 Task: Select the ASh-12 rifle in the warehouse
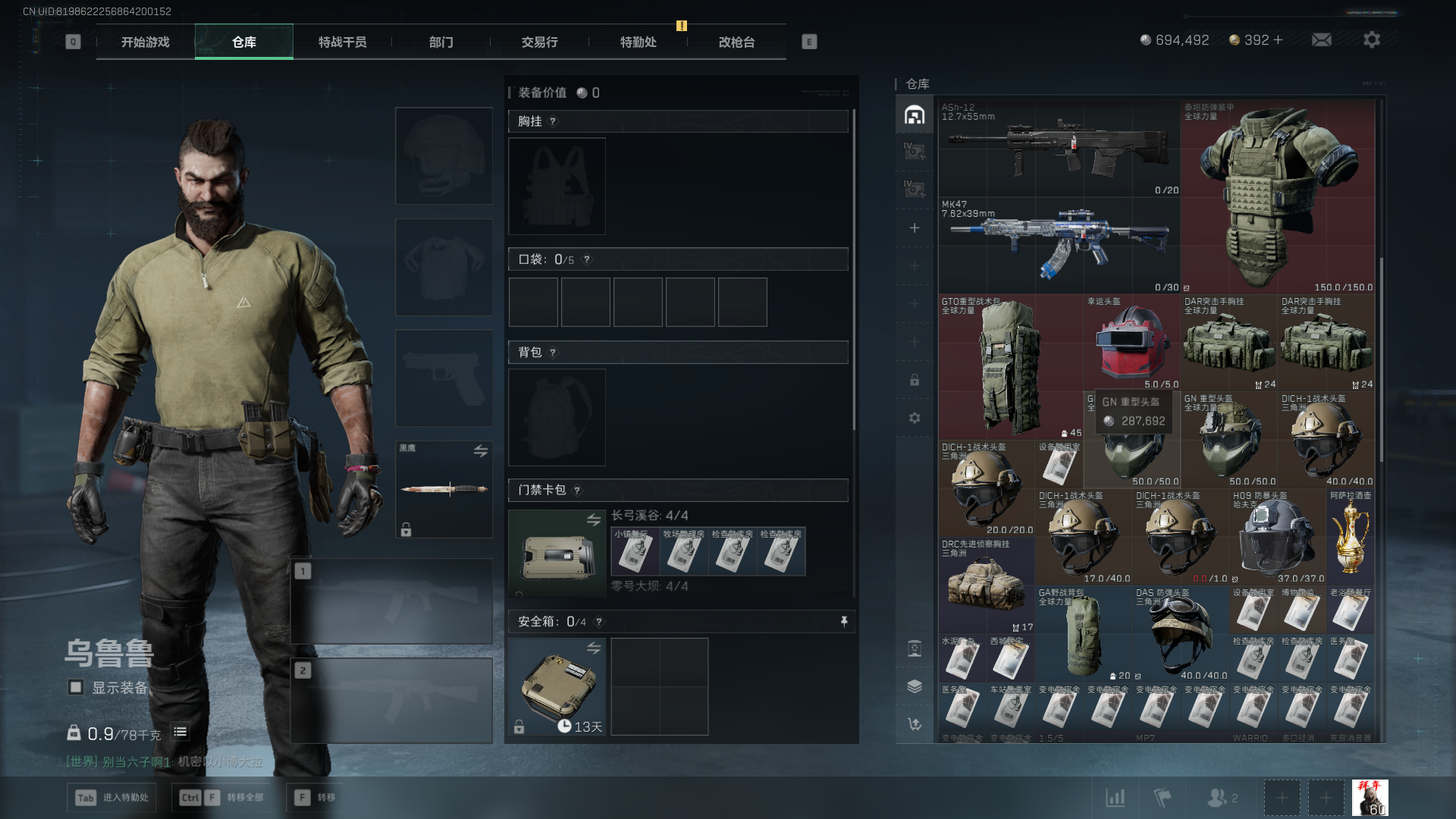tap(1059, 148)
